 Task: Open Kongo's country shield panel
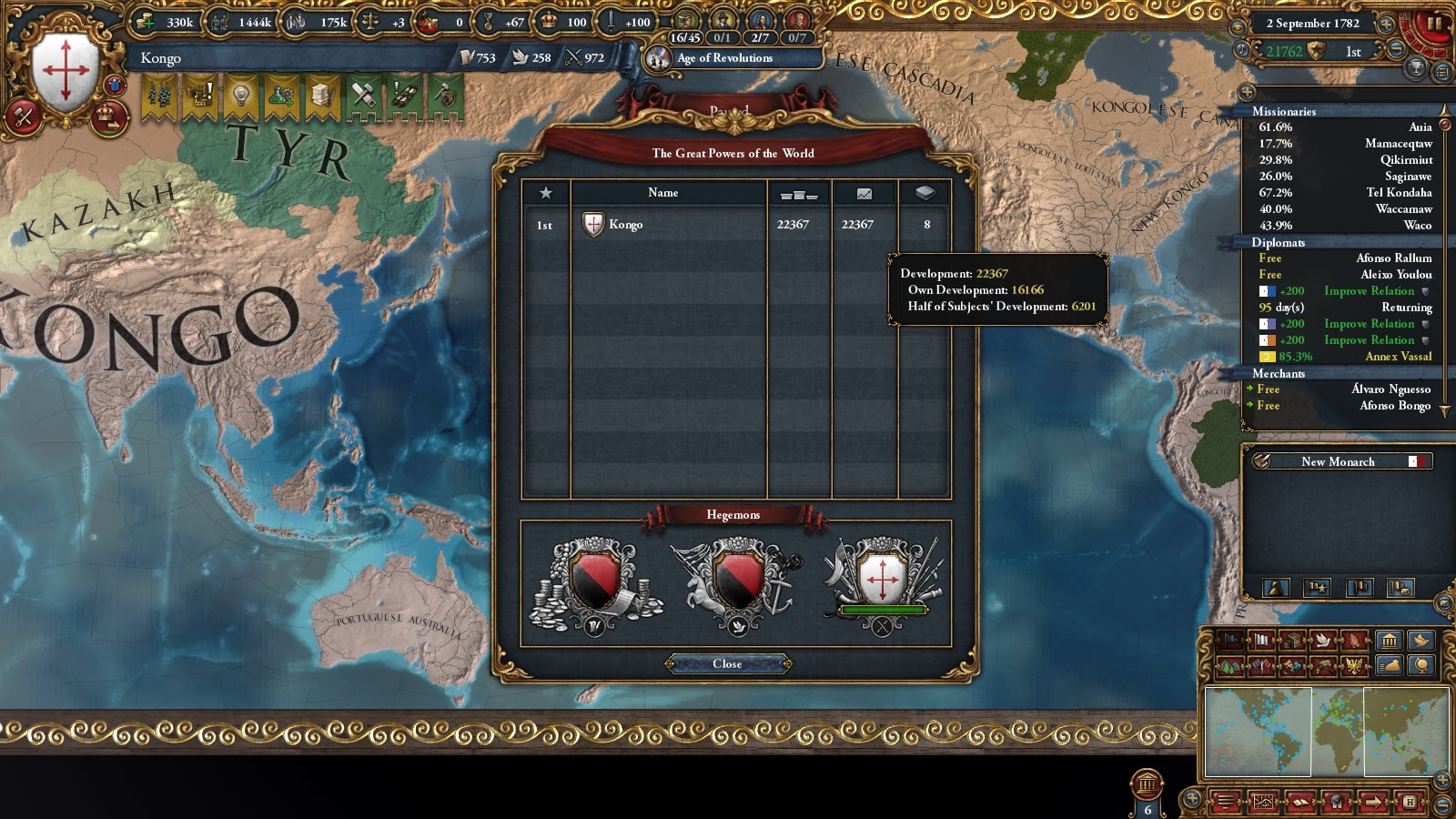point(66,70)
